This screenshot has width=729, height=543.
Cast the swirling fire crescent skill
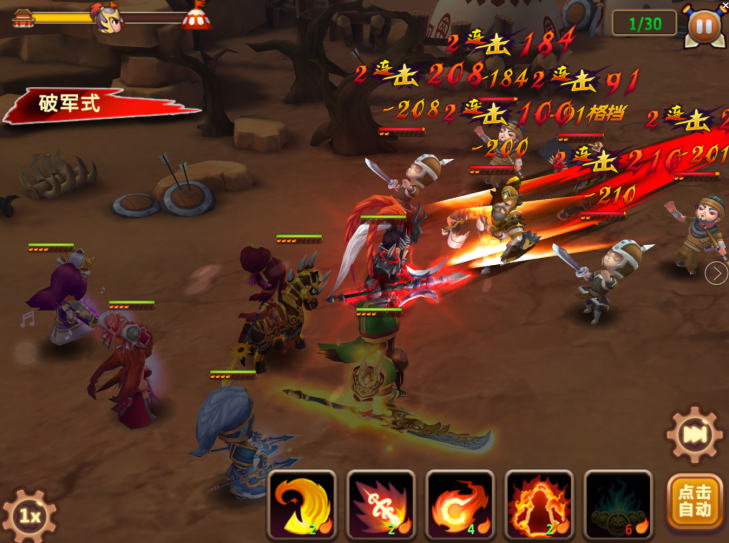click(x=459, y=504)
